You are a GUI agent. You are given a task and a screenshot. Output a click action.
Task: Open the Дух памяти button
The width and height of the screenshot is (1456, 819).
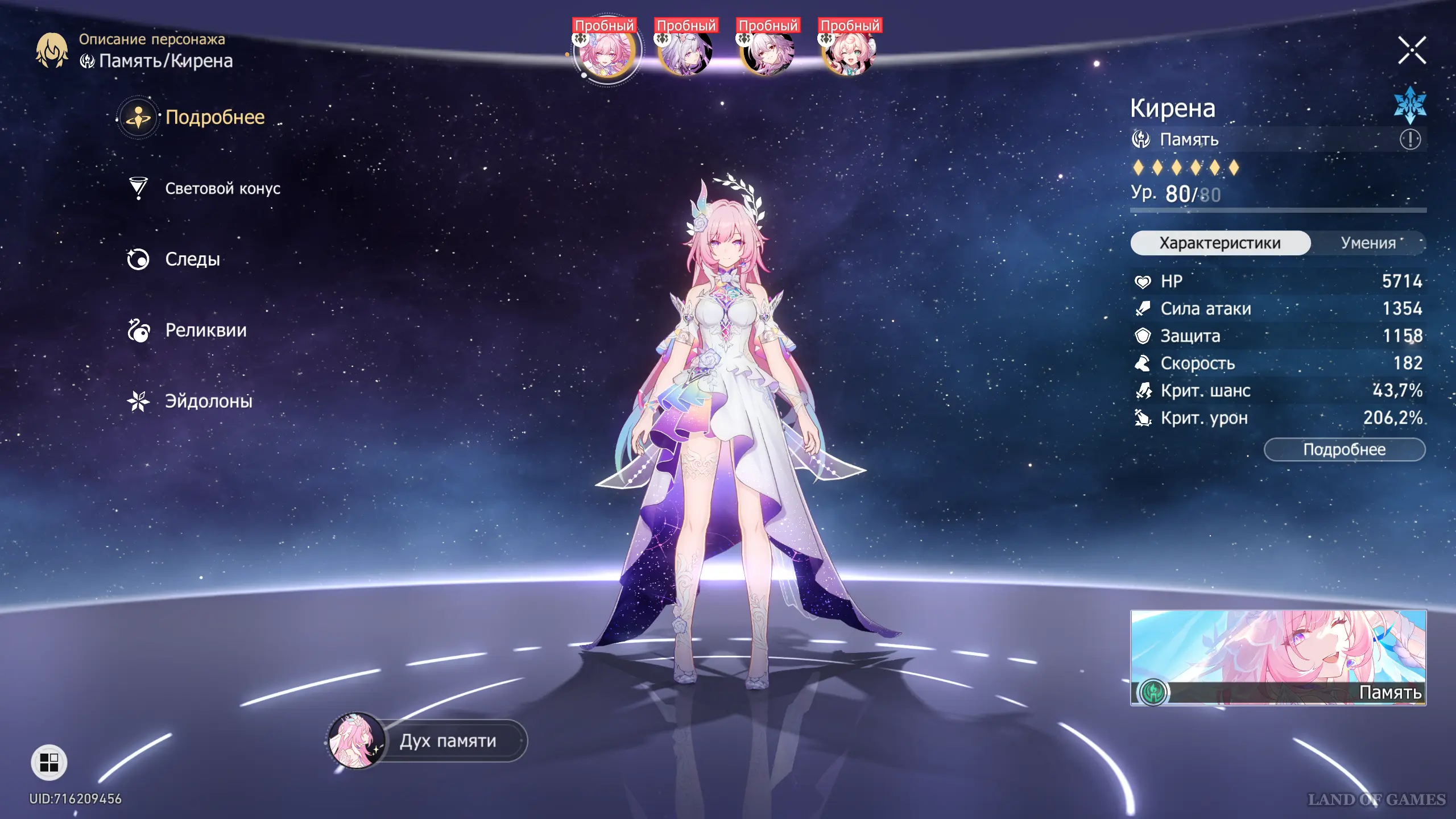click(447, 741)
